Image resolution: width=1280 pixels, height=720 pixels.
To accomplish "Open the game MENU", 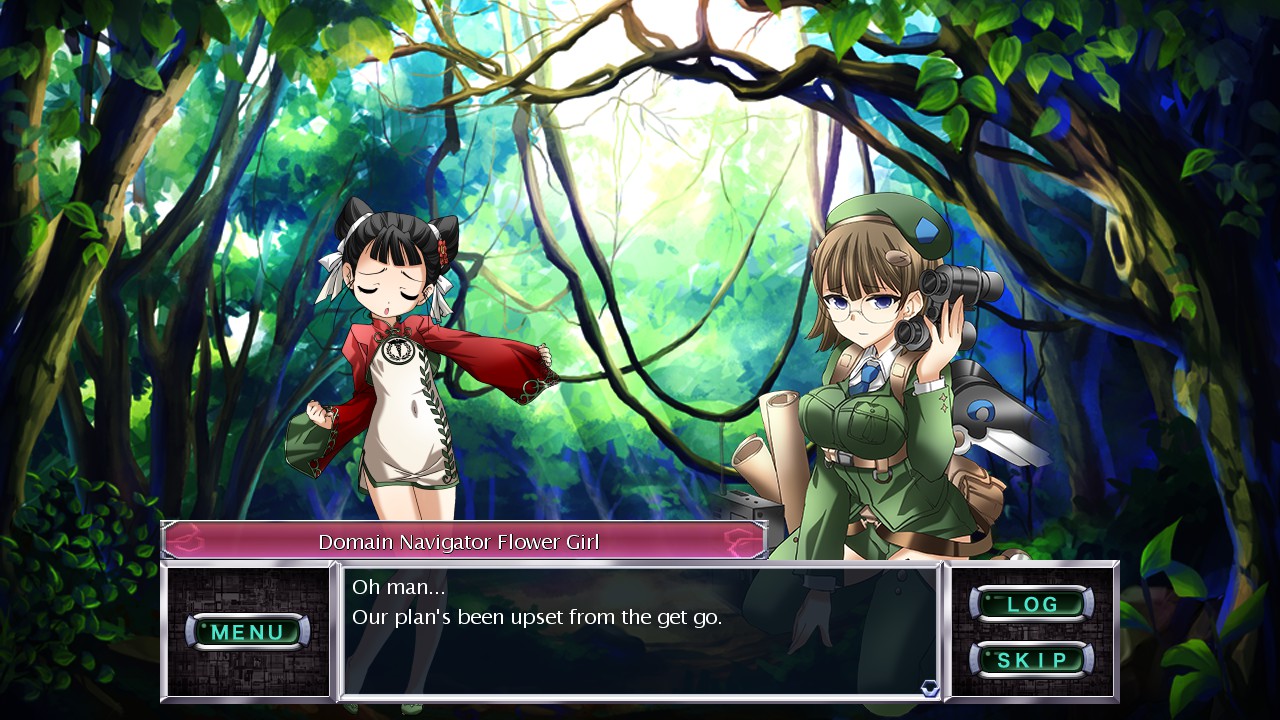I will pyautogui.click(x=250, y=632).
